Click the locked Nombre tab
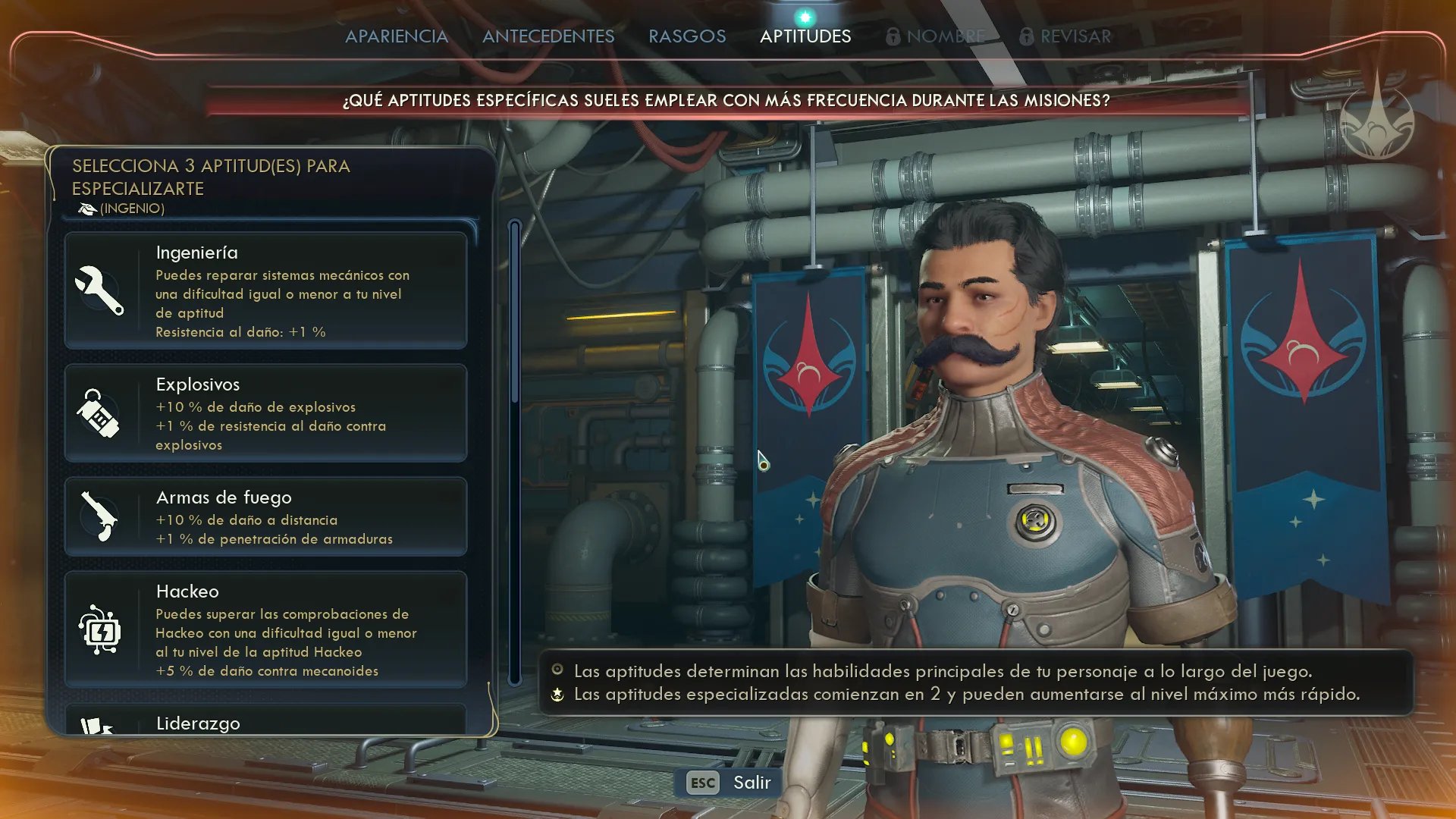 pos(937,36)
